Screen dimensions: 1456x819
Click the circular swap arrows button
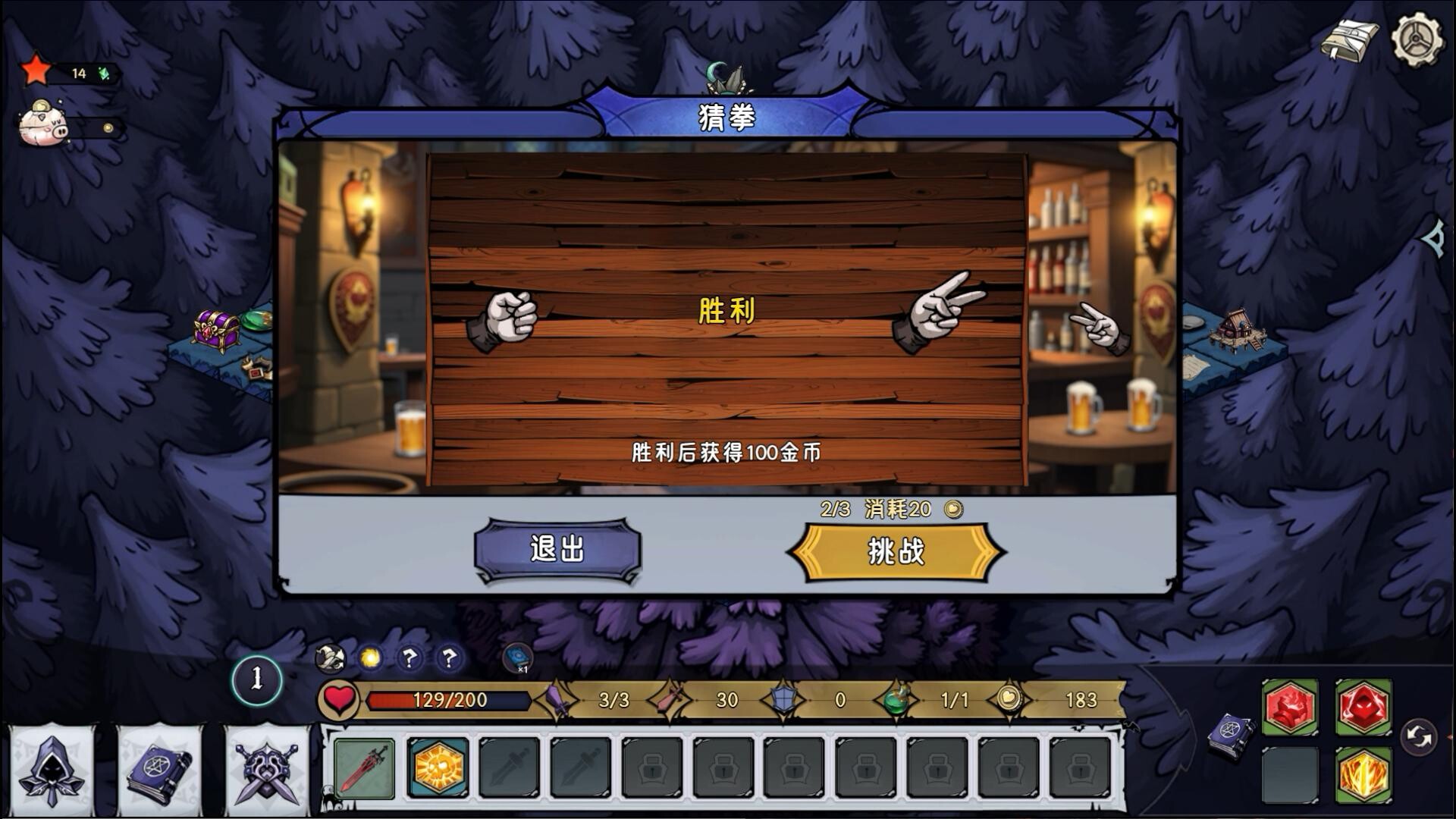point(1419,736)
